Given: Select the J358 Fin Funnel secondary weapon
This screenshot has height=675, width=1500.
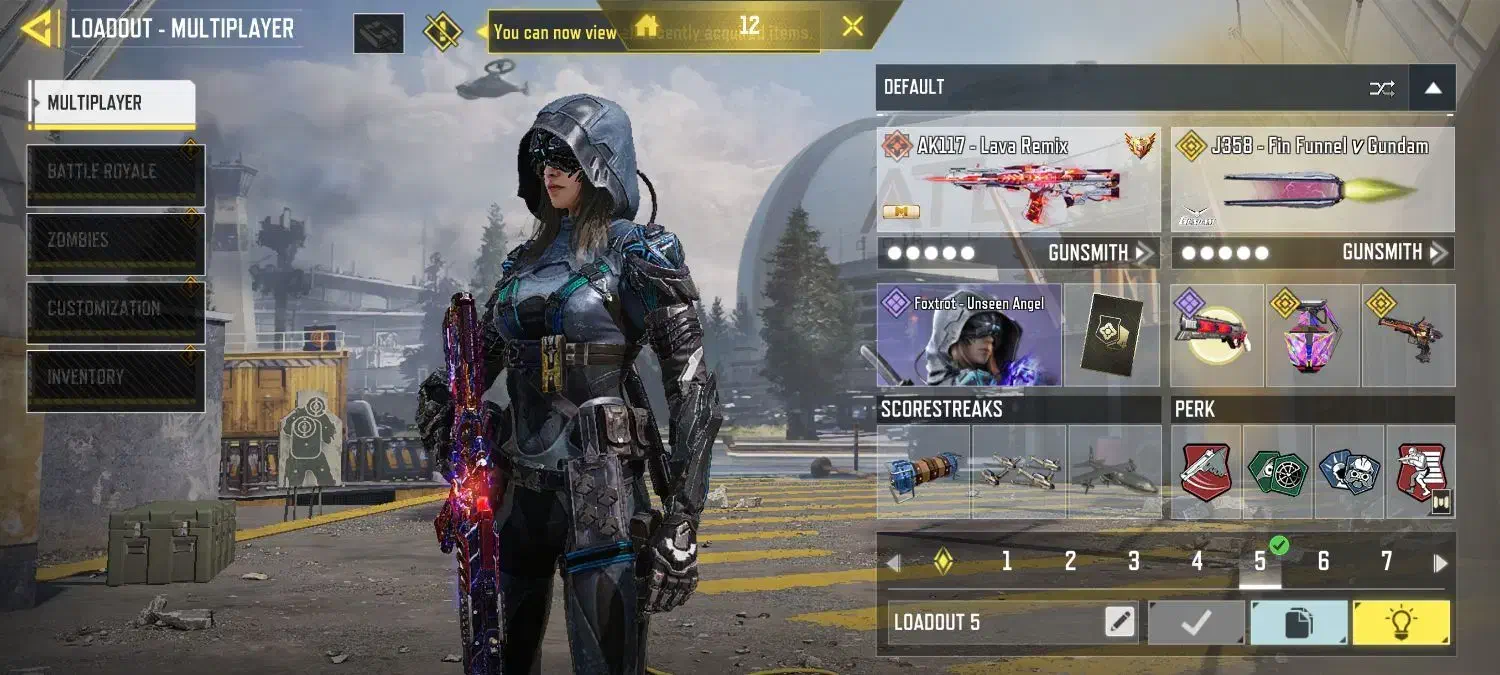Looking at the screenshot, I should coord(1313,180).
